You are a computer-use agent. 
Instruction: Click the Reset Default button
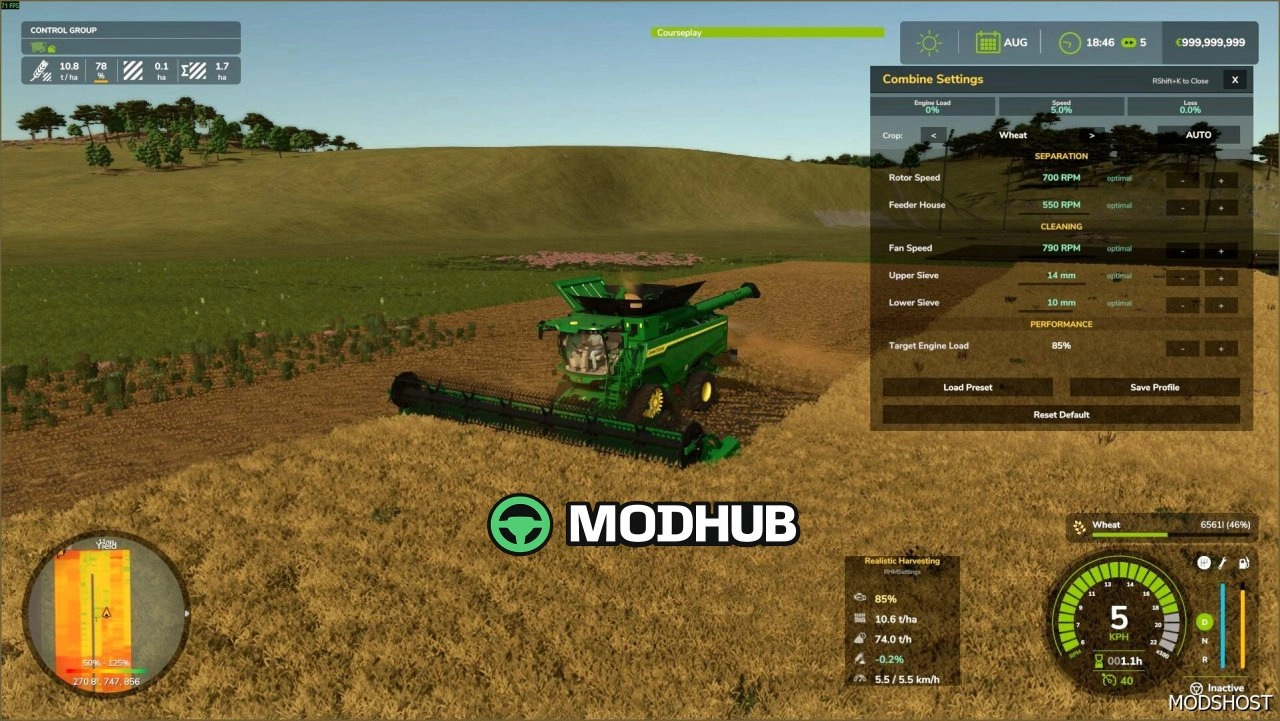click(1060, 414)
